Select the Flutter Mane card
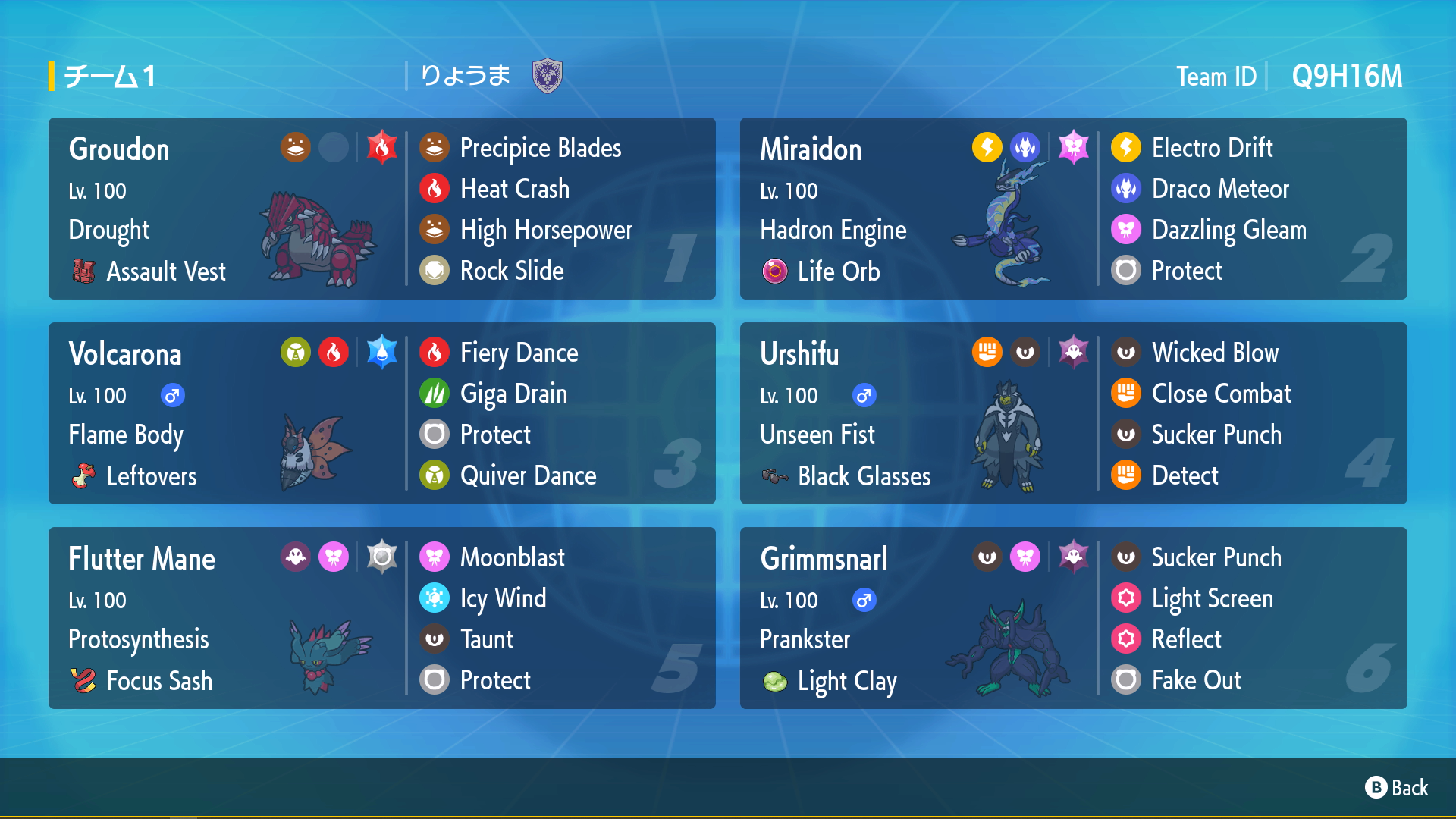The width and height of the screenshot is (1456, 819). tap(381, 618)
